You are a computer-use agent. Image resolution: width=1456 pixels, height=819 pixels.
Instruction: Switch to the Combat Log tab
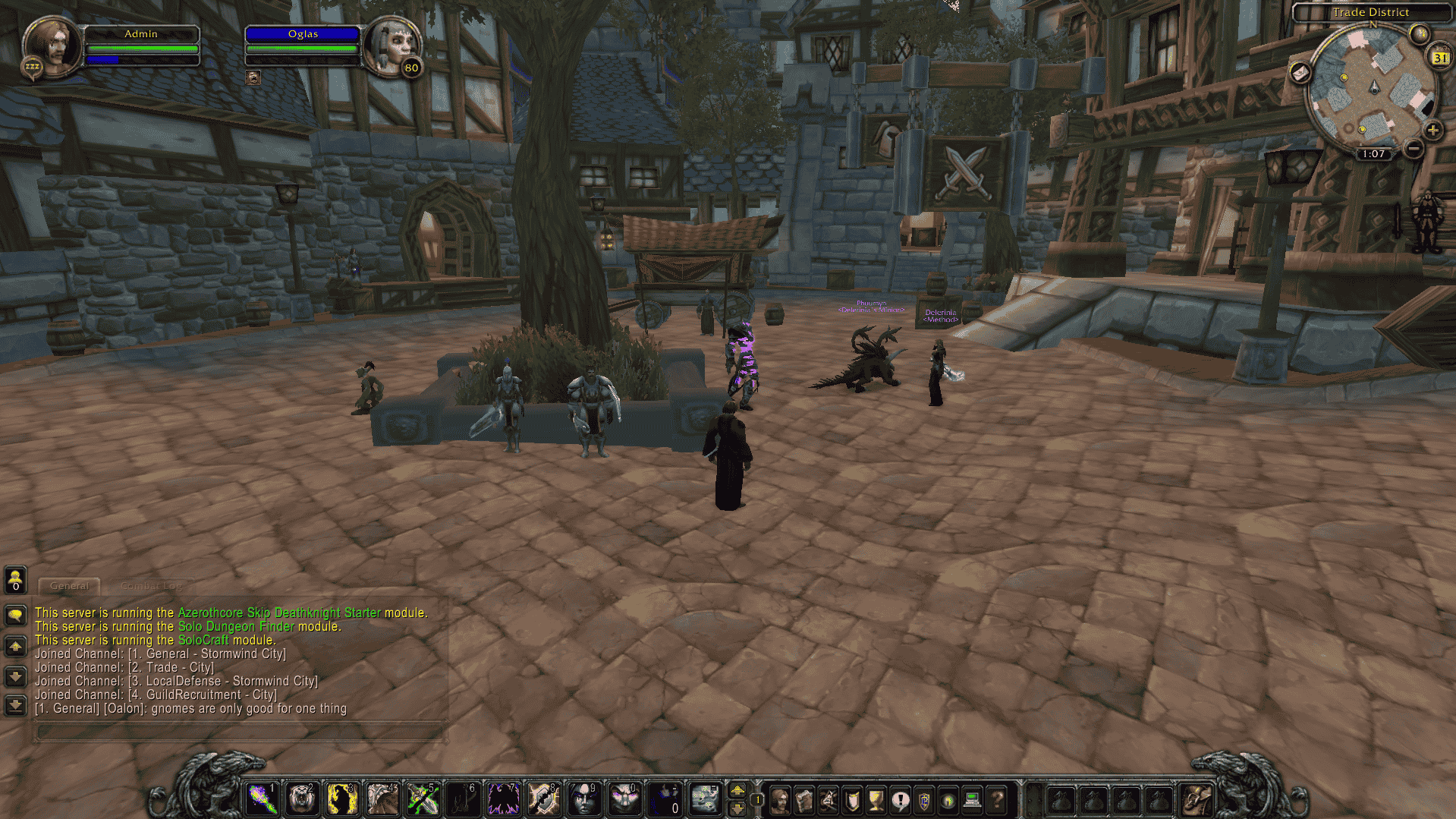pos(151,585)
